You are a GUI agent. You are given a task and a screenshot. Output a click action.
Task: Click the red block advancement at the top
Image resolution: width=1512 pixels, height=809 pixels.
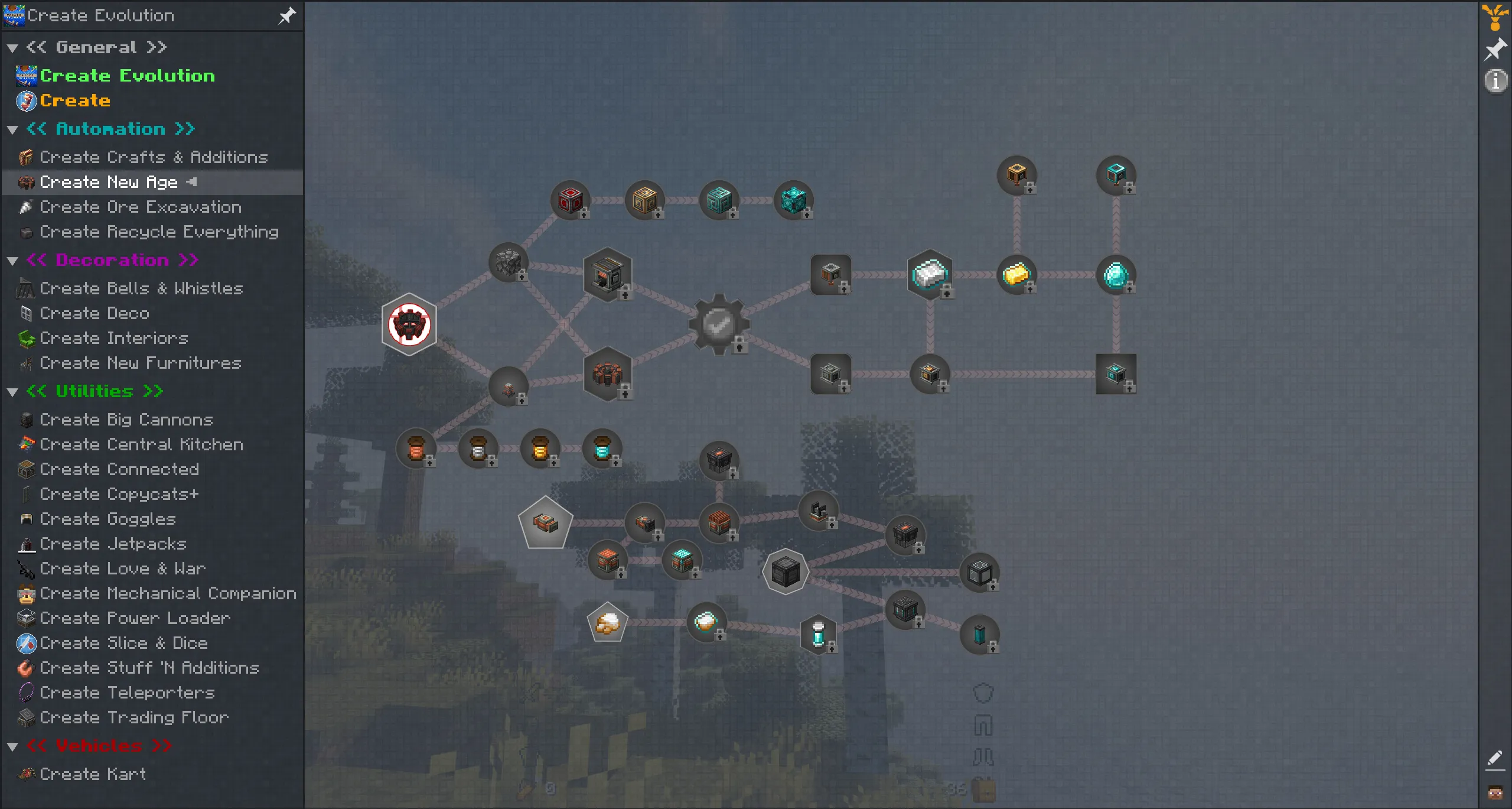click(x=569, y=200)
